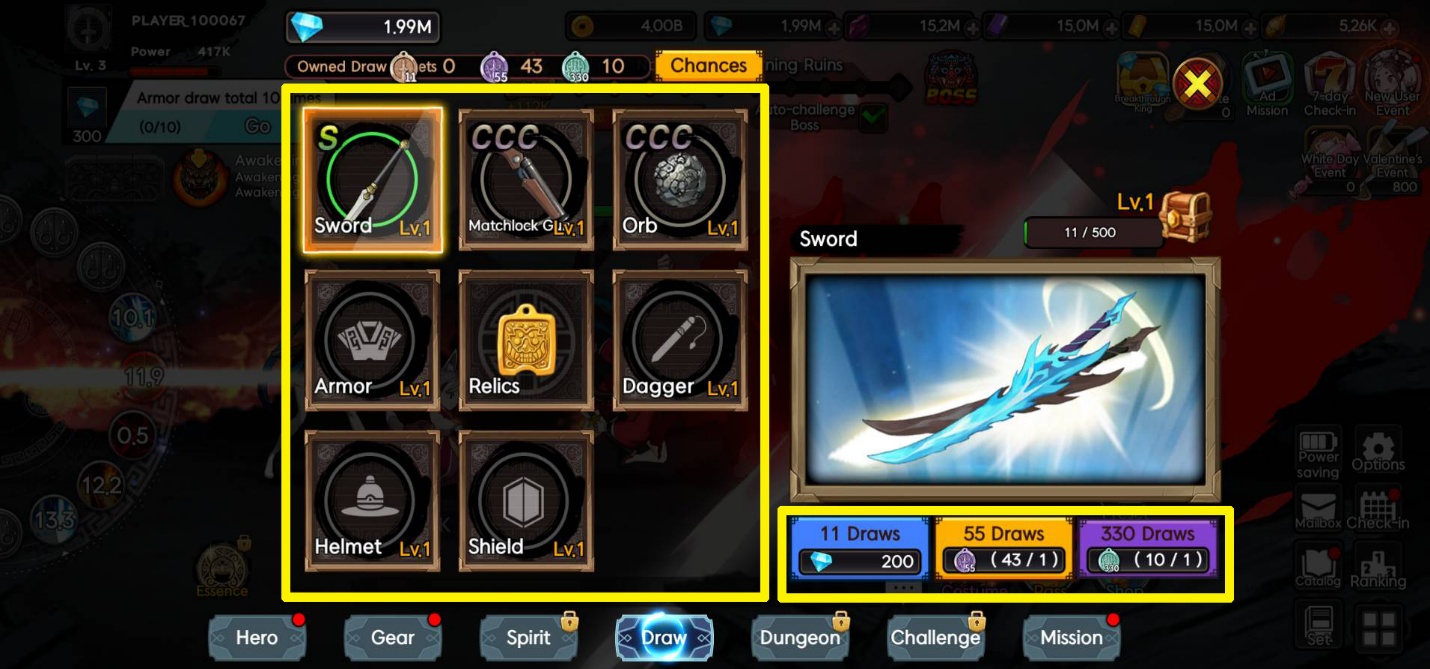Select the Shield draw tile

tap(526, 501)
